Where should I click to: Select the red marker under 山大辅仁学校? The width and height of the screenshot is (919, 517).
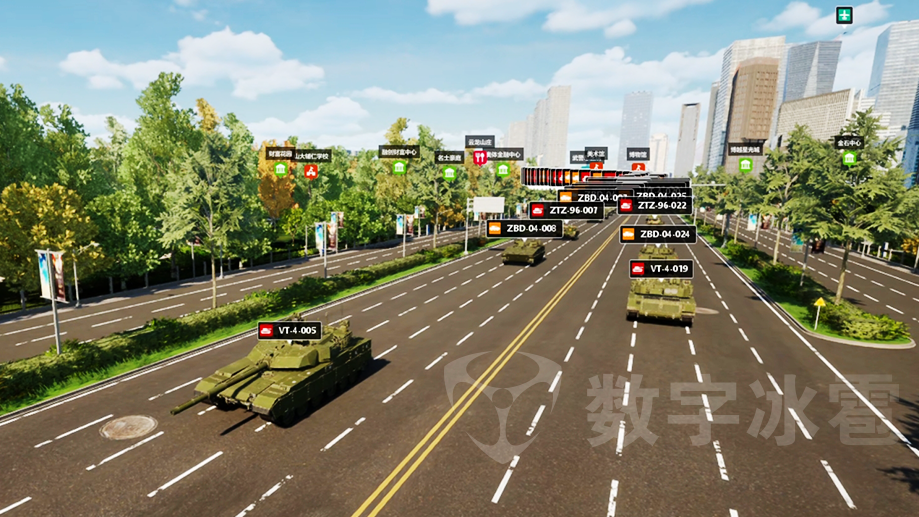pos(311,171)
